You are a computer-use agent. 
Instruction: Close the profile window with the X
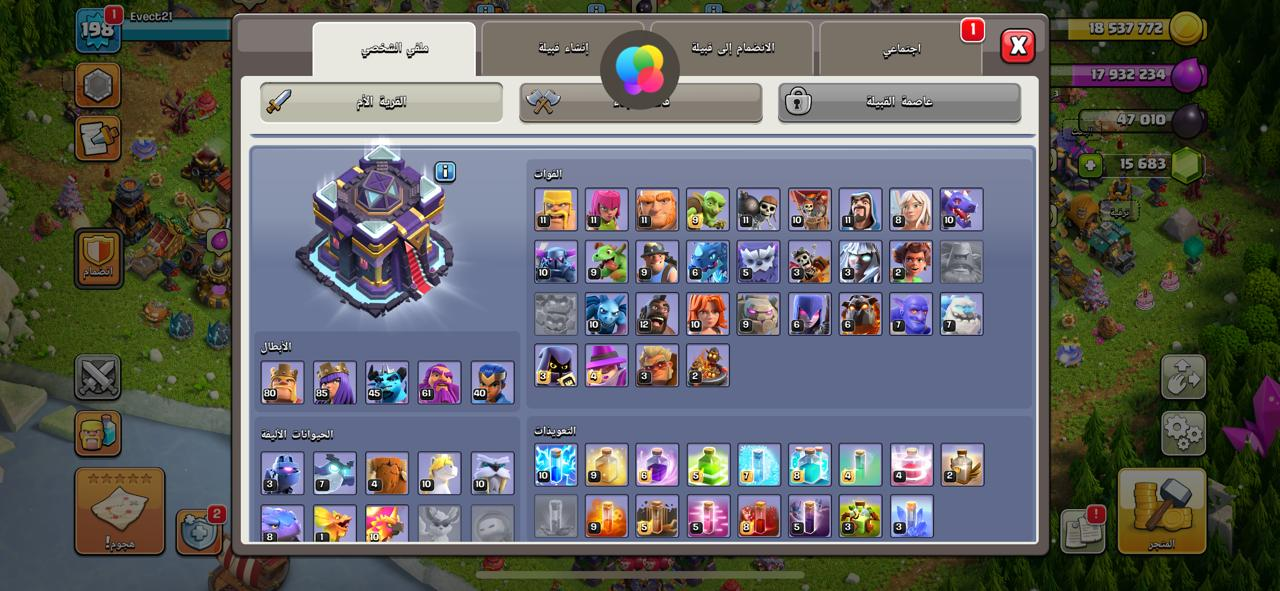pos(1018,46)
